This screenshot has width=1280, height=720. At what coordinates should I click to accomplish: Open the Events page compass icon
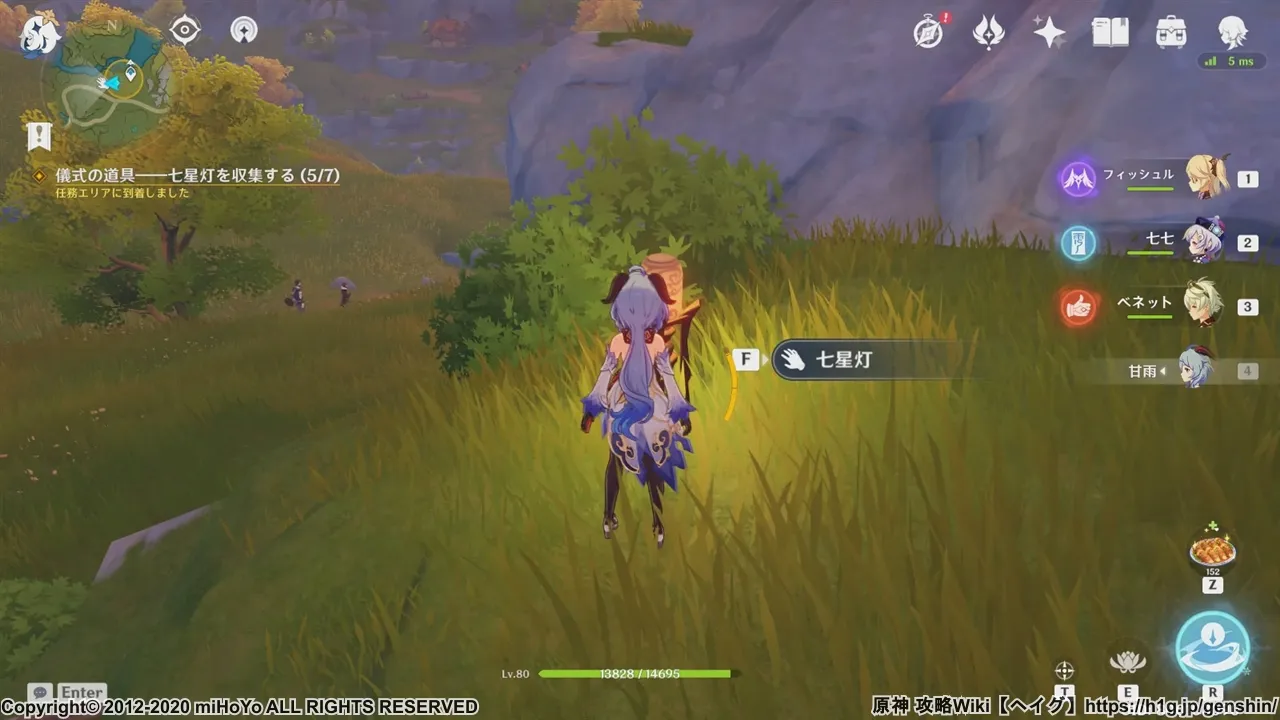(928, 31)
